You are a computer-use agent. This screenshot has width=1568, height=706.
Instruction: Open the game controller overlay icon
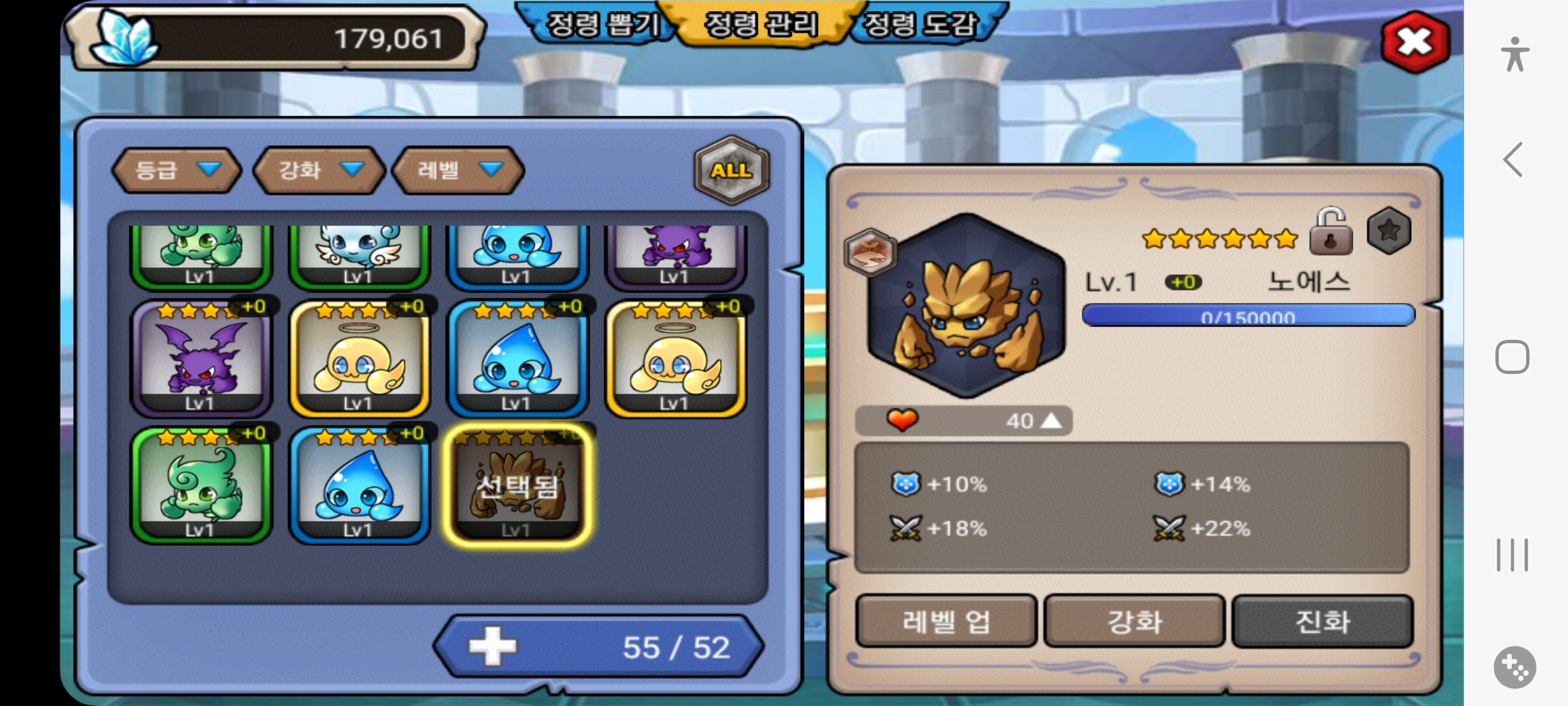(x=1514, y=667)
